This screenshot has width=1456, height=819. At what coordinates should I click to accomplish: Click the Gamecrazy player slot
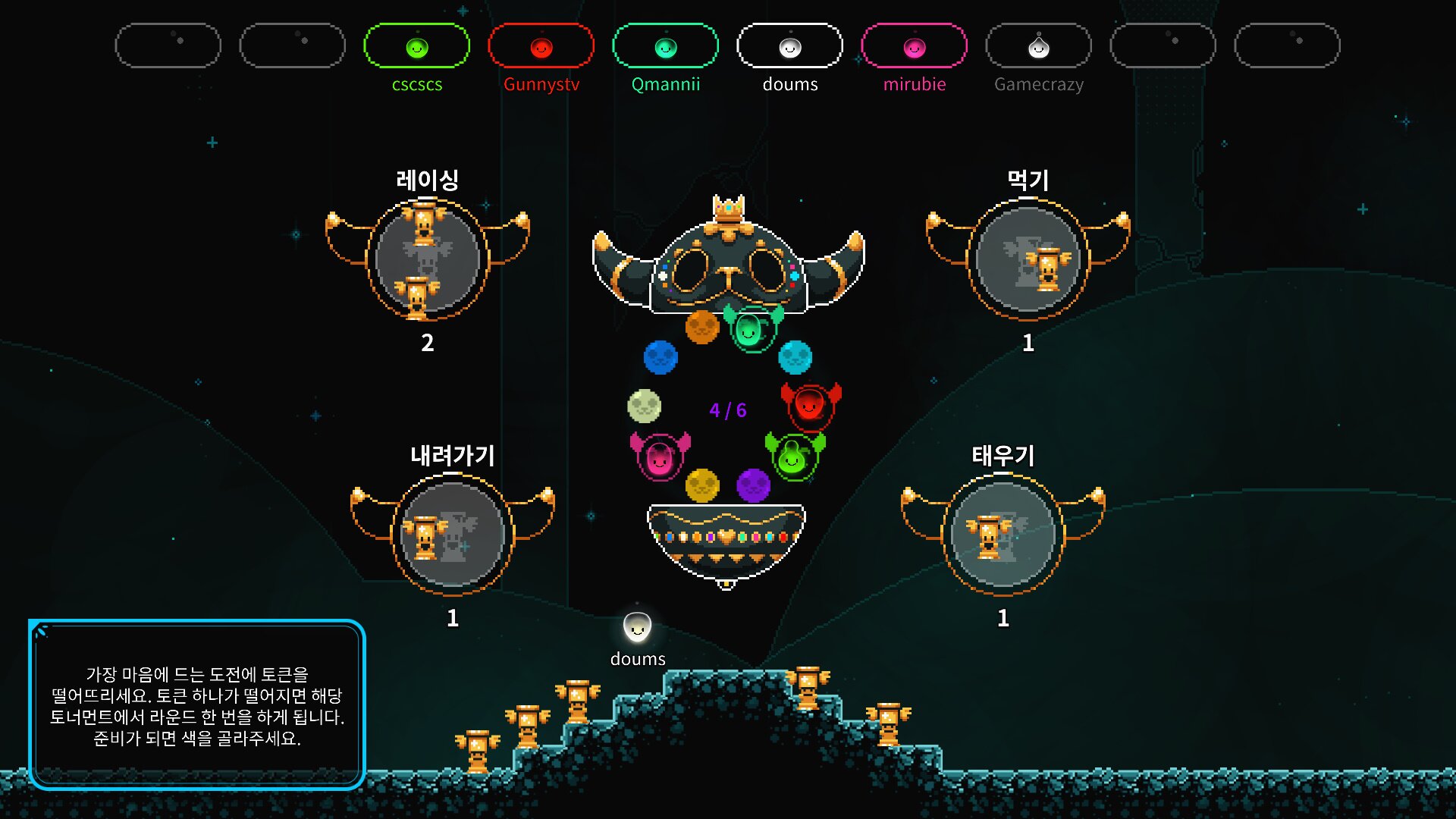click(1038, 46)
